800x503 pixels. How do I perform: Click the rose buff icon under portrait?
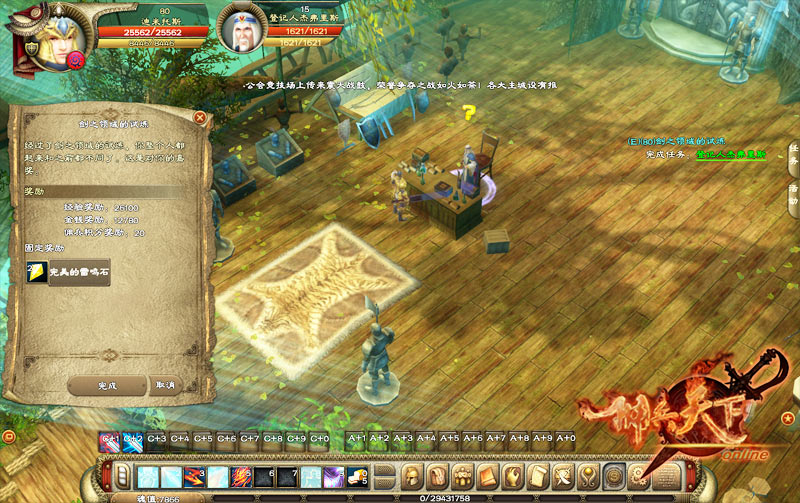pos(74,59)
